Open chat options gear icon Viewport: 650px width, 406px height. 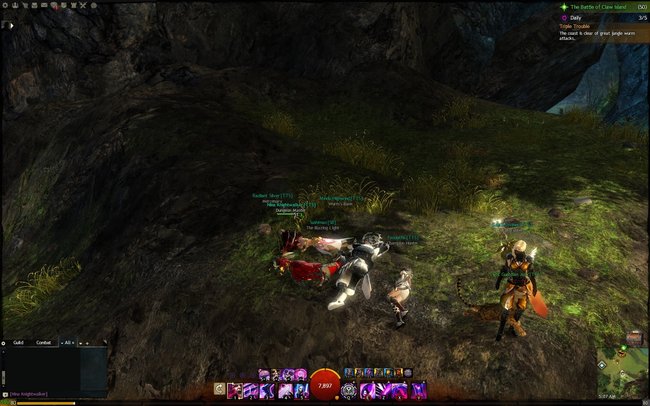tap(5, 343)
